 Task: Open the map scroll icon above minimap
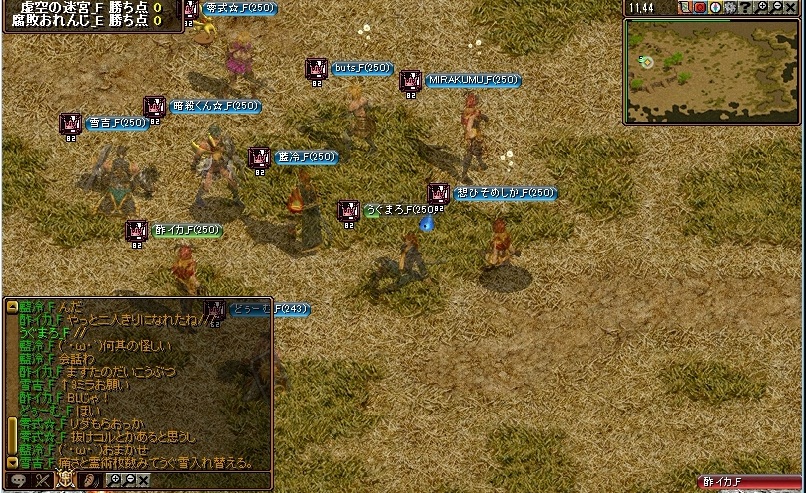pos(686,8)
